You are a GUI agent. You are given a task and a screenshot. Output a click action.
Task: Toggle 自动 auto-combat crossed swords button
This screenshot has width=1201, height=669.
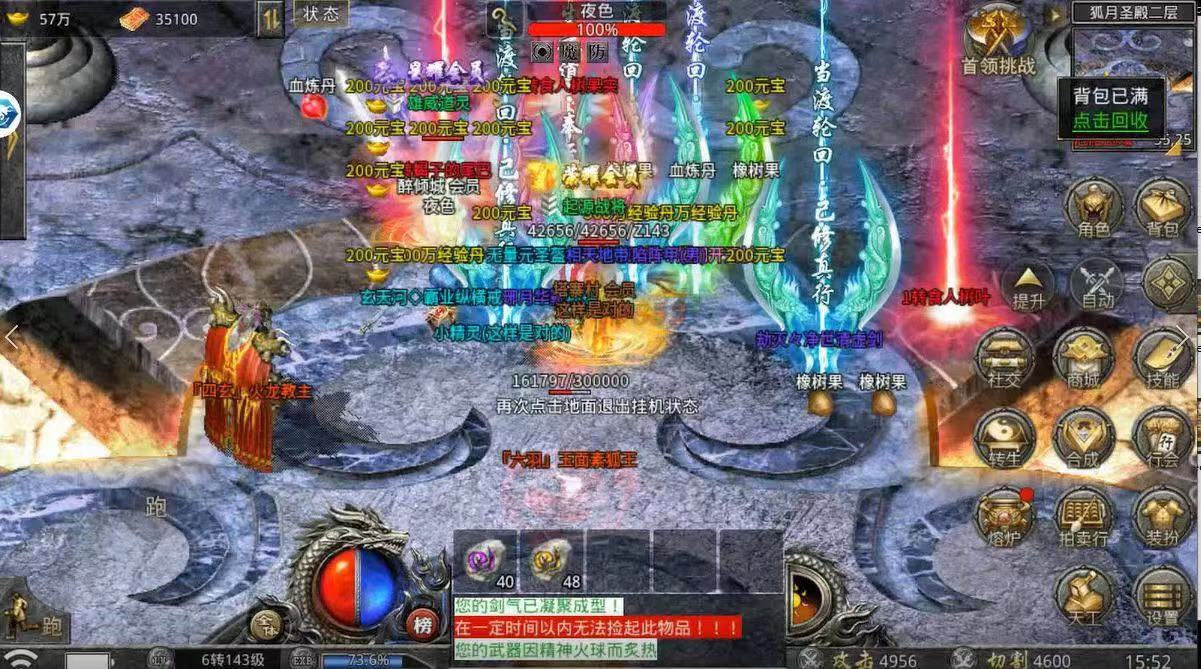[x=1097, y=284]
